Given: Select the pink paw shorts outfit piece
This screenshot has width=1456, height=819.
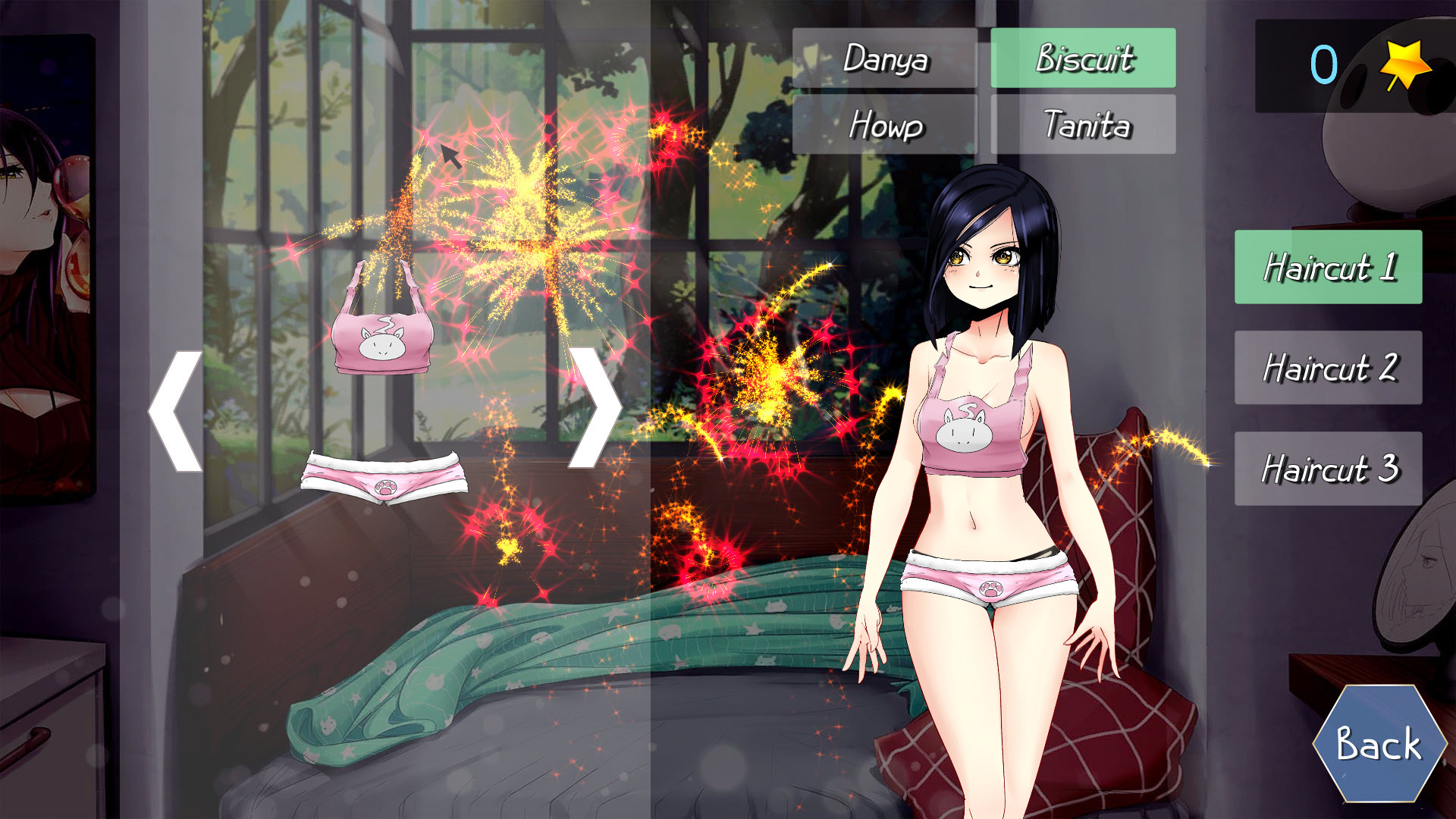Looking at the screenshot, I should tap(384, 478).
